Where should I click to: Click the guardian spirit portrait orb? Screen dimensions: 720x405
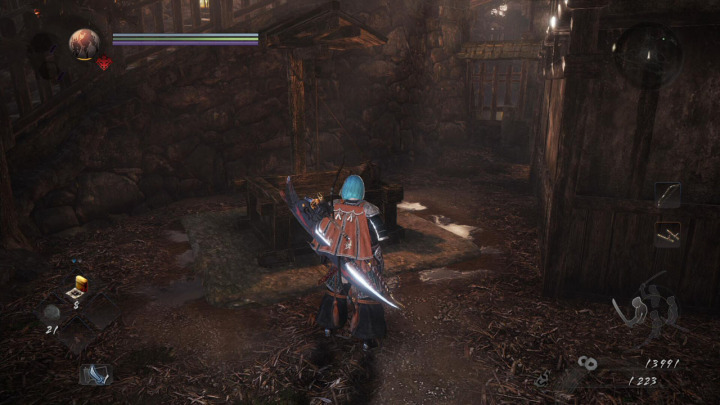(x=84, y=43)
